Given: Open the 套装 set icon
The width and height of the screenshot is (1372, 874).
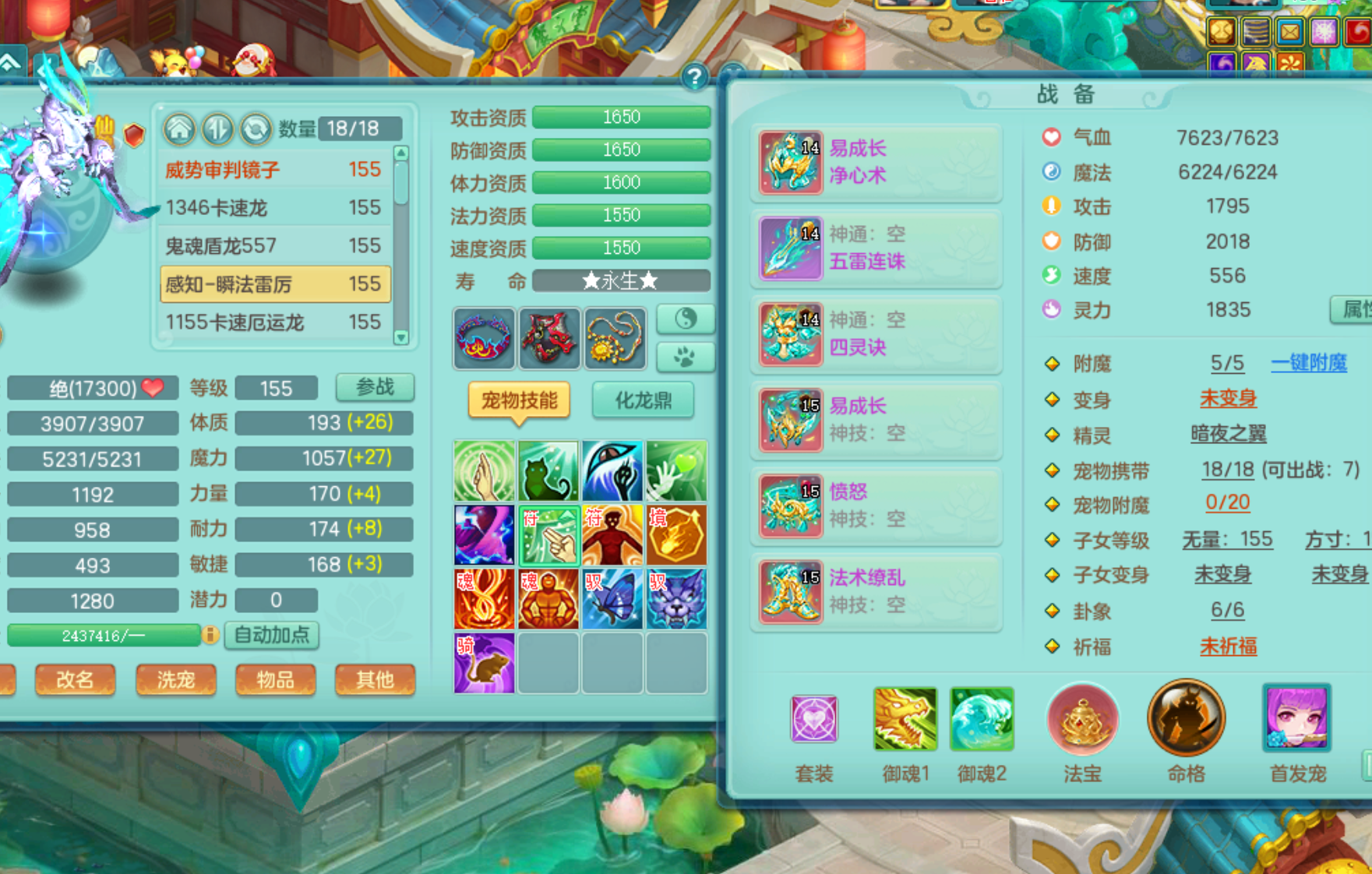Looking at the screenshot, I should point(814,719).
